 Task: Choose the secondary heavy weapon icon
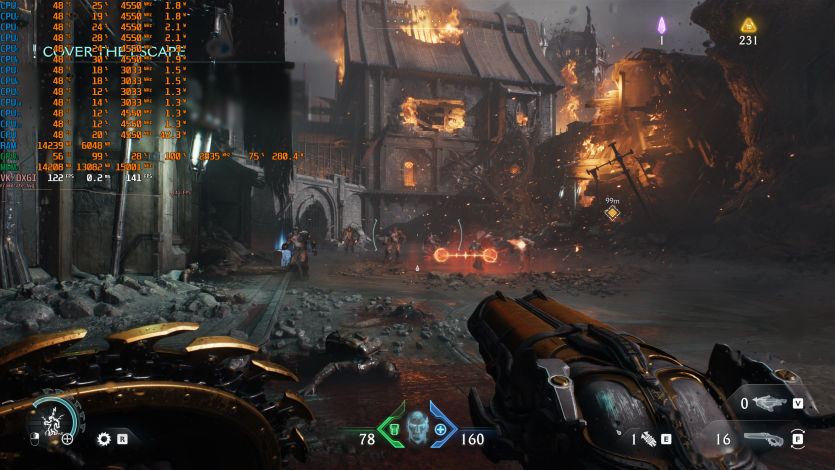[x=768, y=403]
